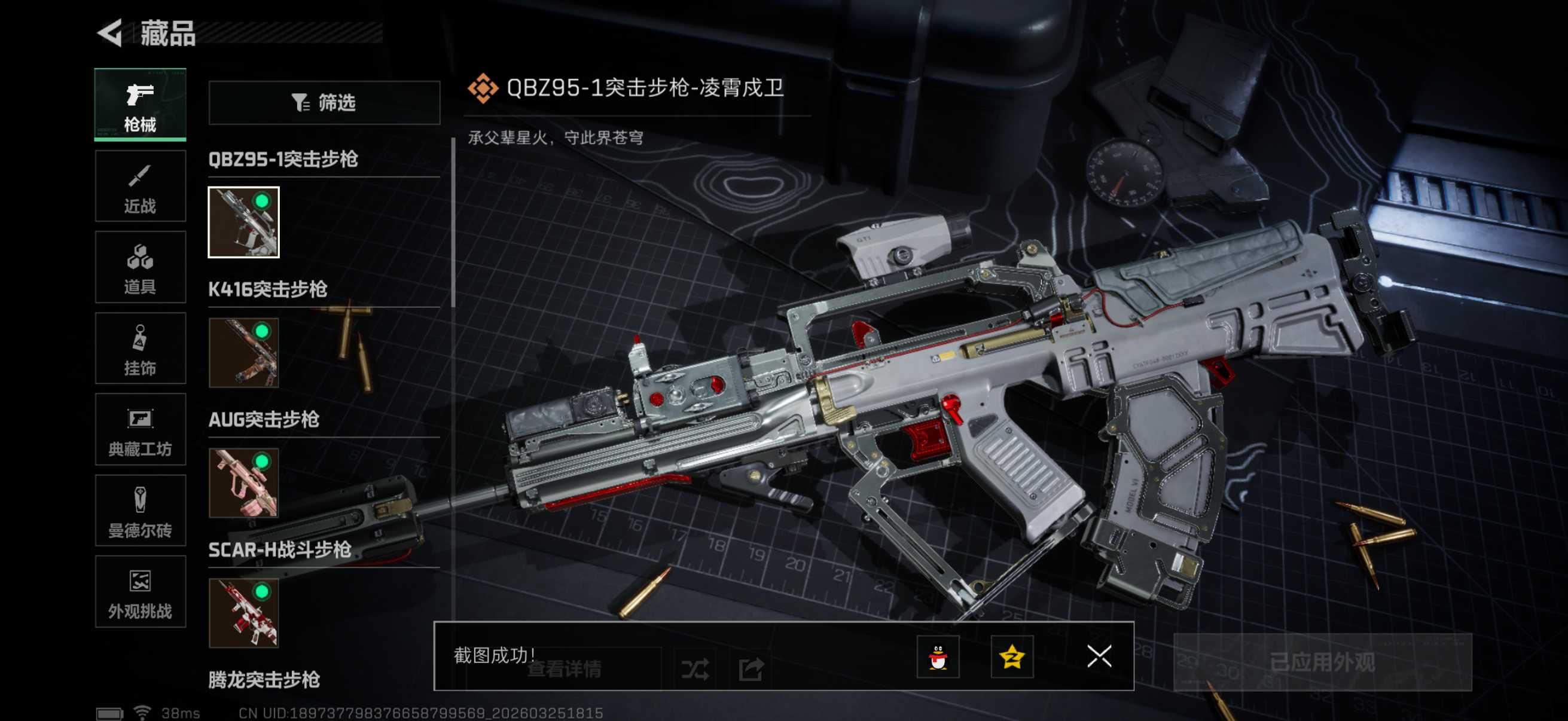Open the 典藏工坊 workshop tab
Screen dimensions: 1568x721
pyautogui.click(x=140, y=430)
